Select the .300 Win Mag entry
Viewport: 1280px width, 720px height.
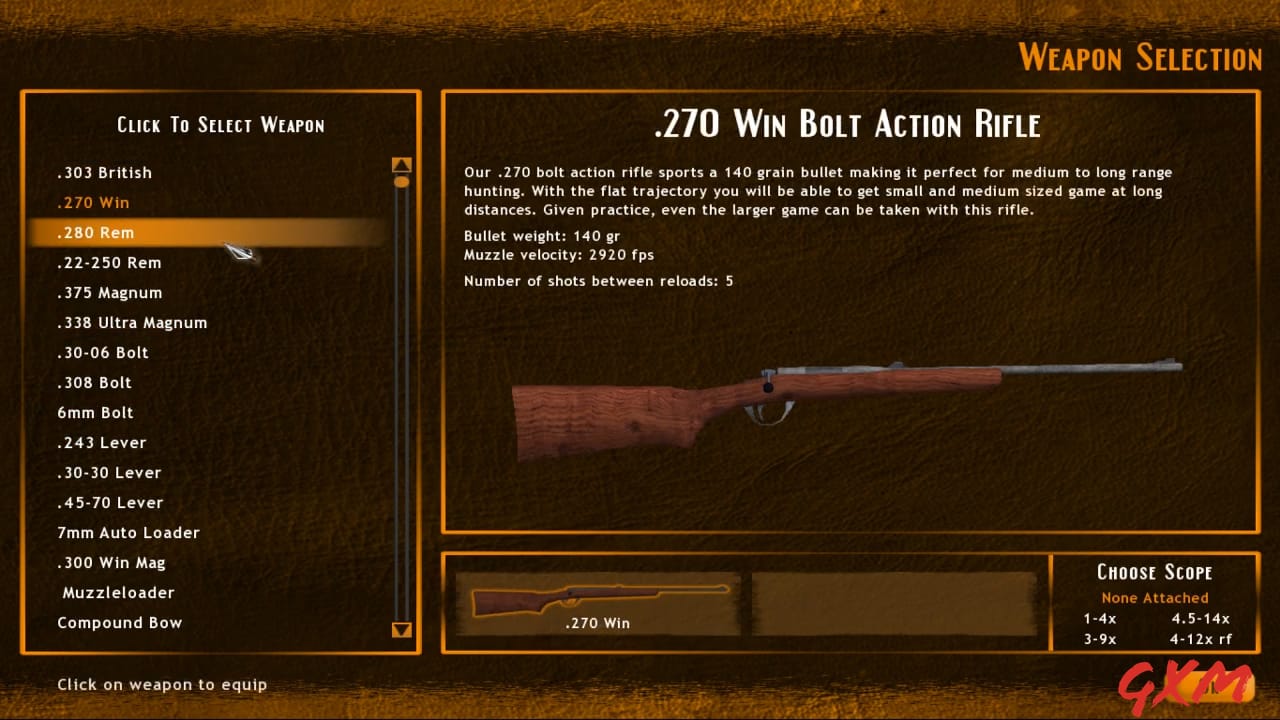111,562
